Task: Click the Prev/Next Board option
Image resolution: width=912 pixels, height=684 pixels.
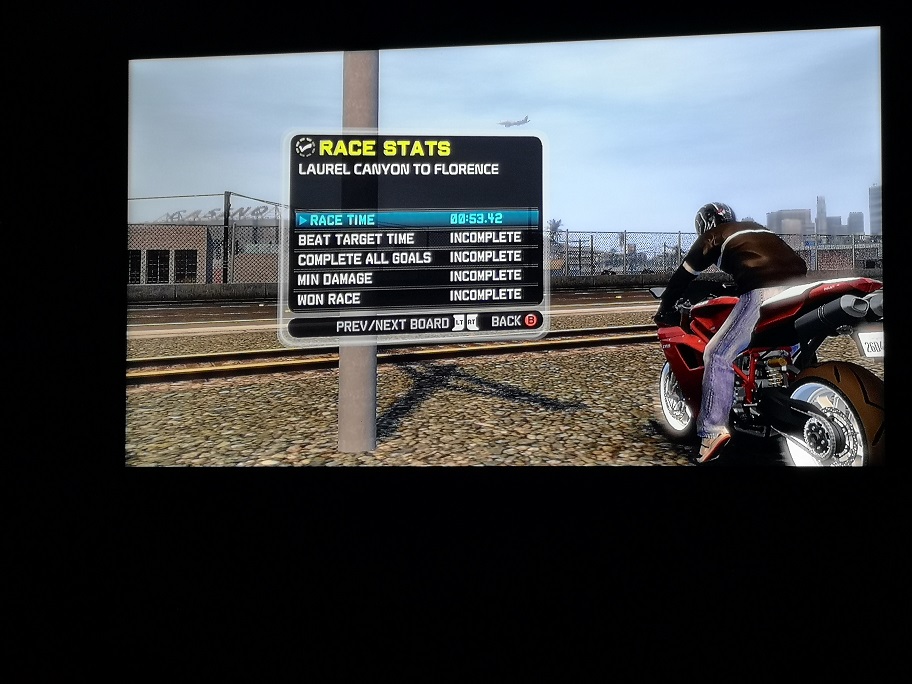Action: pos(407,323)
